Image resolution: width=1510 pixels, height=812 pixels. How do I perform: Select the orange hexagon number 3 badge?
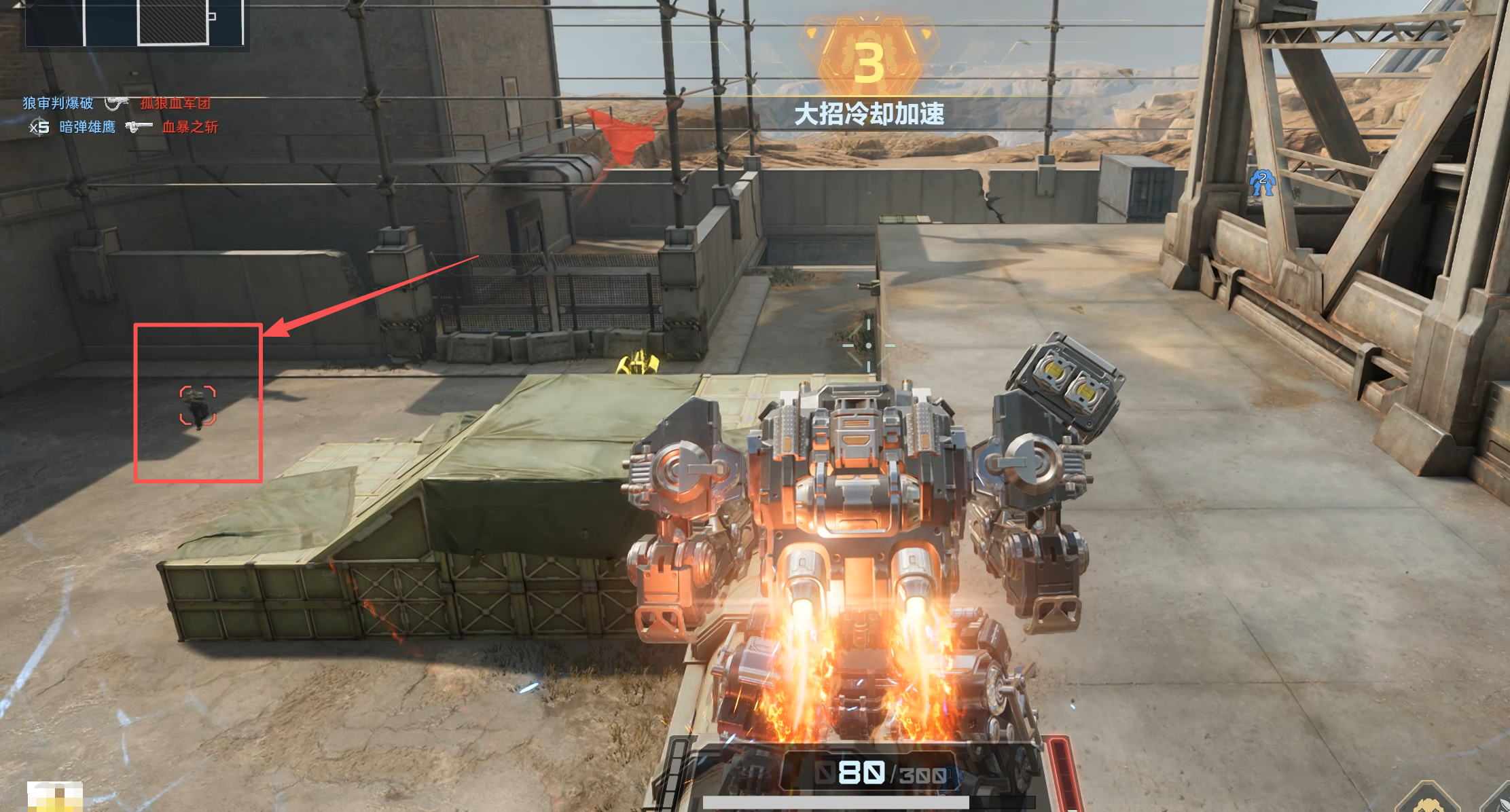(x=869, y=62)
